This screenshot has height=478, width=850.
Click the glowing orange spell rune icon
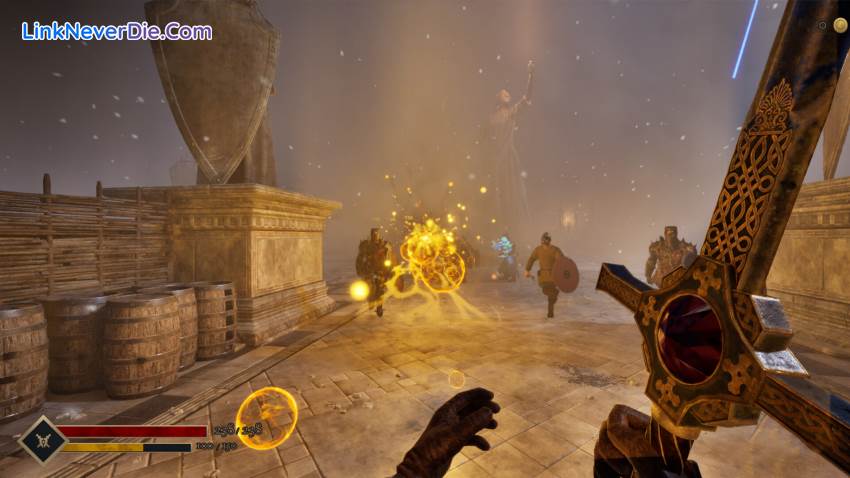pos(267,417)
